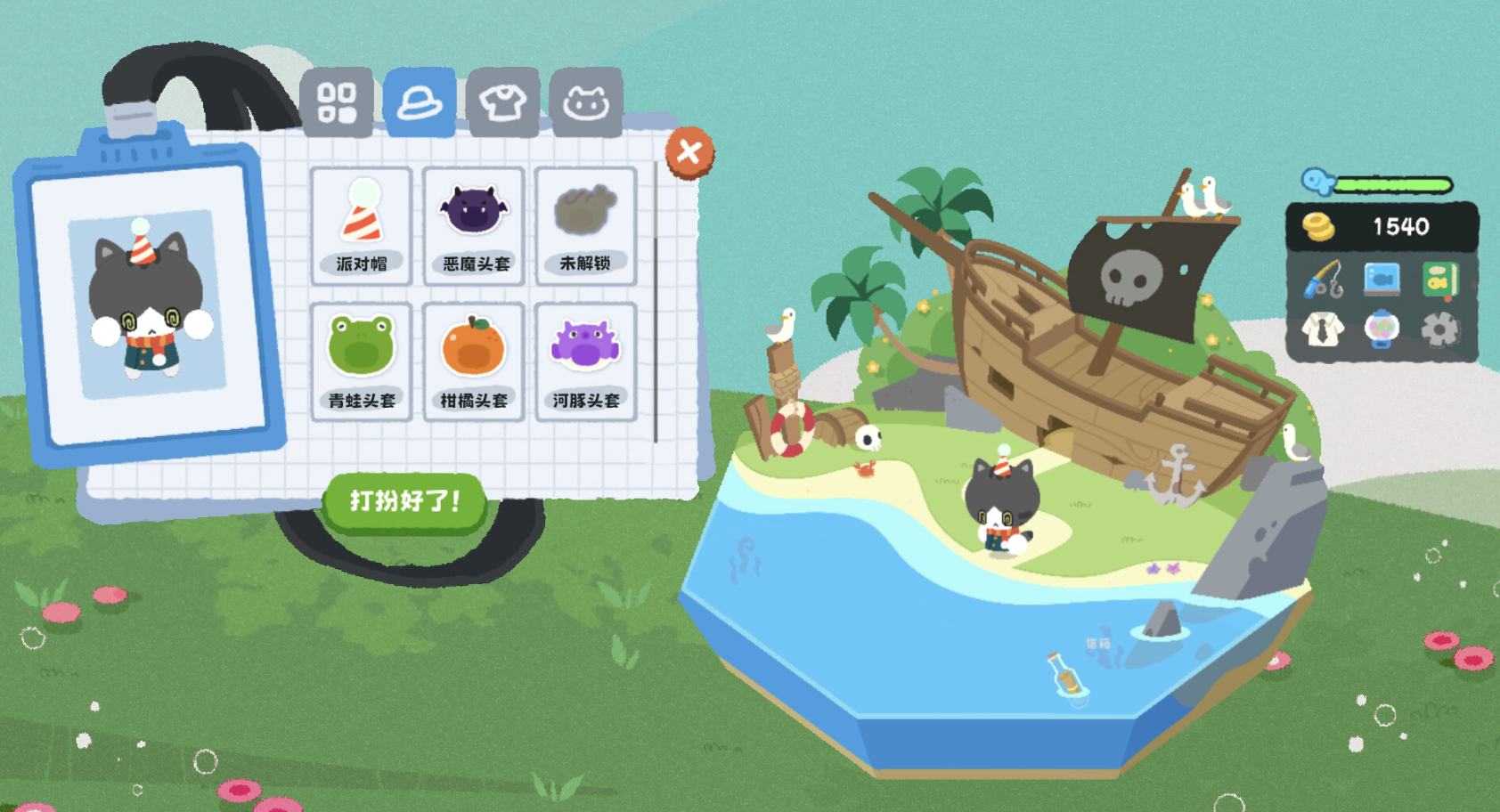Open the shirt clothing tab
Screen dimensions: 1500x812
[502, 102]
